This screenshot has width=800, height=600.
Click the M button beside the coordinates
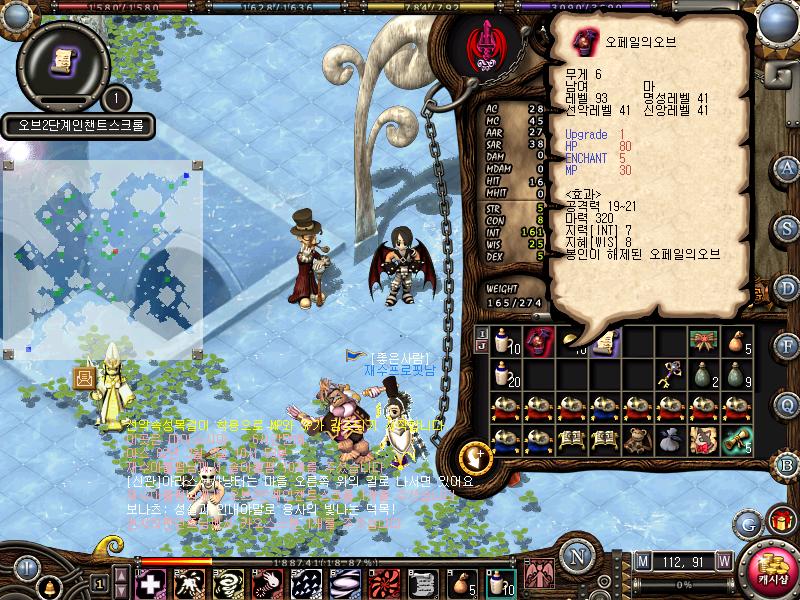click(x=642, y=559)
